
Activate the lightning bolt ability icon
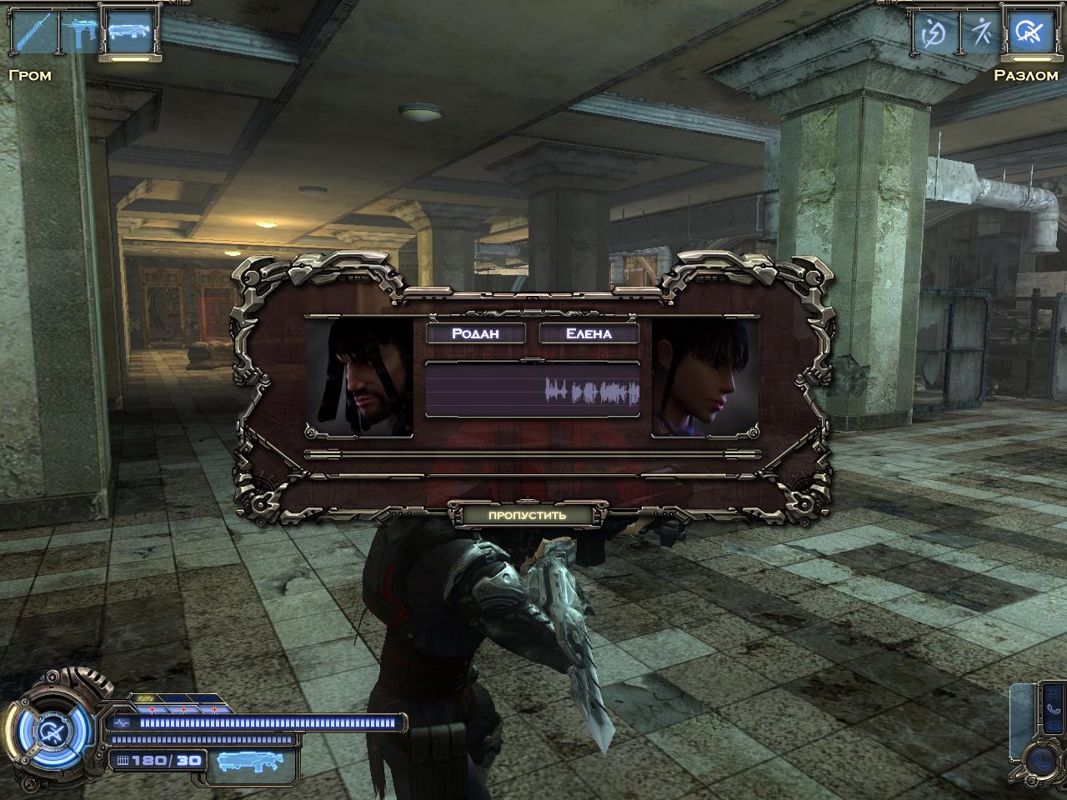coord(934,32)
